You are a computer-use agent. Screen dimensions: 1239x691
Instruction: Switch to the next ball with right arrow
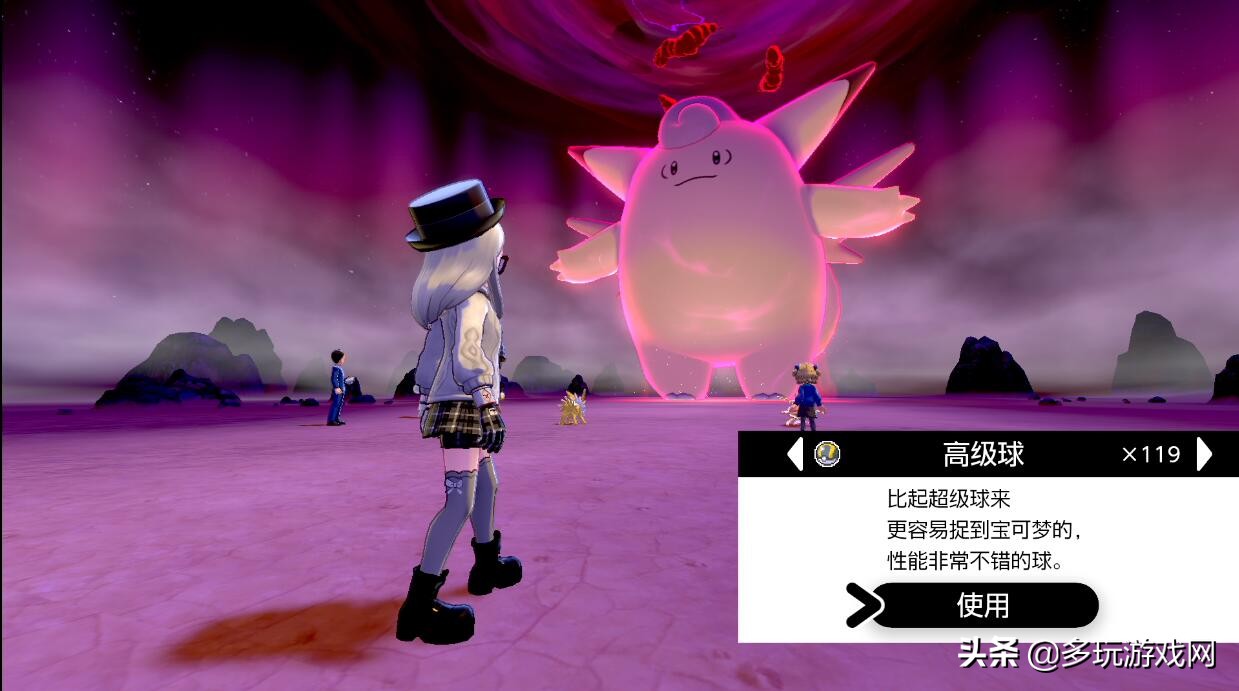pyautogui.click(x=1204, y=454)
